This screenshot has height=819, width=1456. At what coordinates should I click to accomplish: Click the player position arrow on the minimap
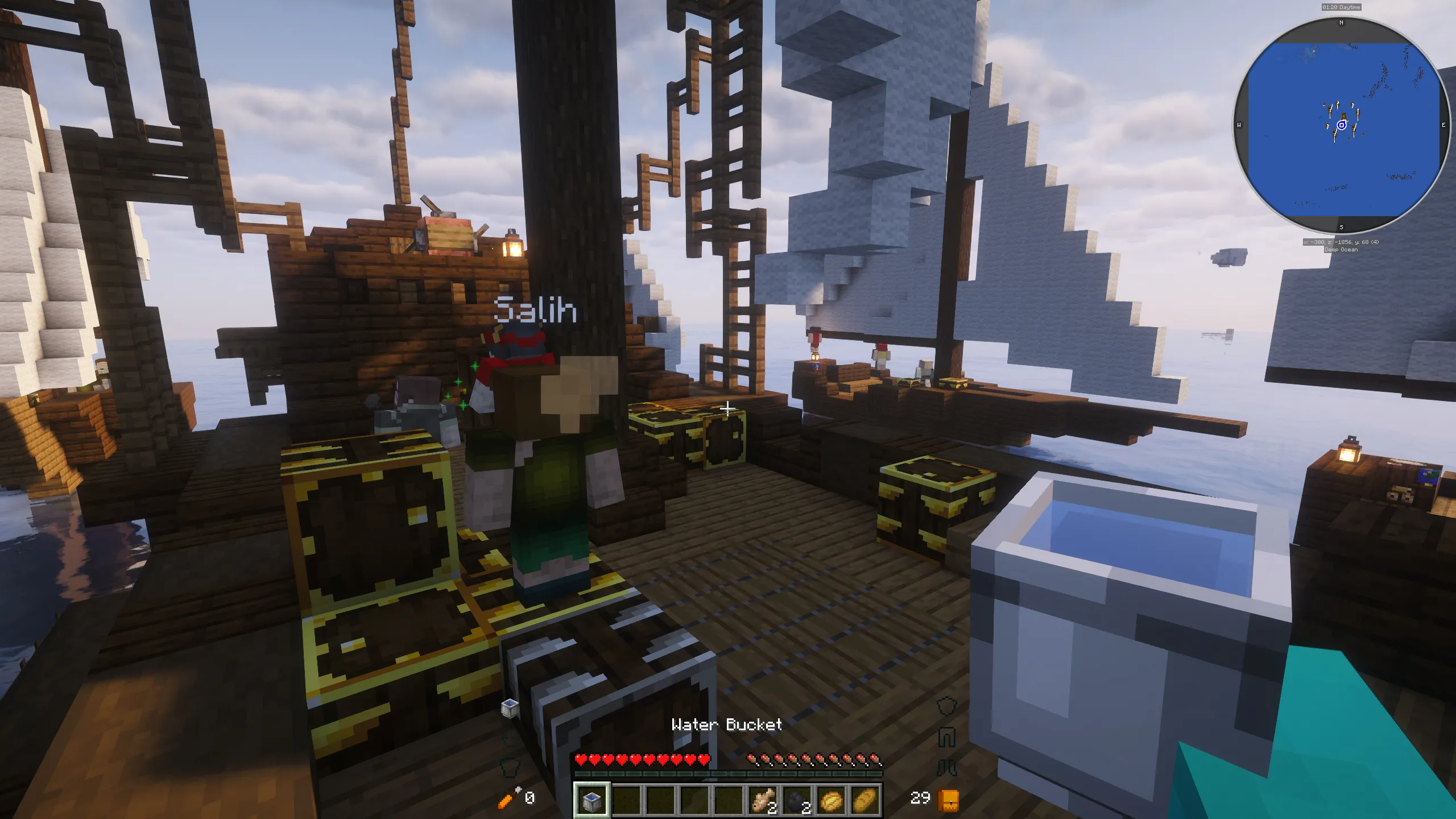[x=1342, y=125]
